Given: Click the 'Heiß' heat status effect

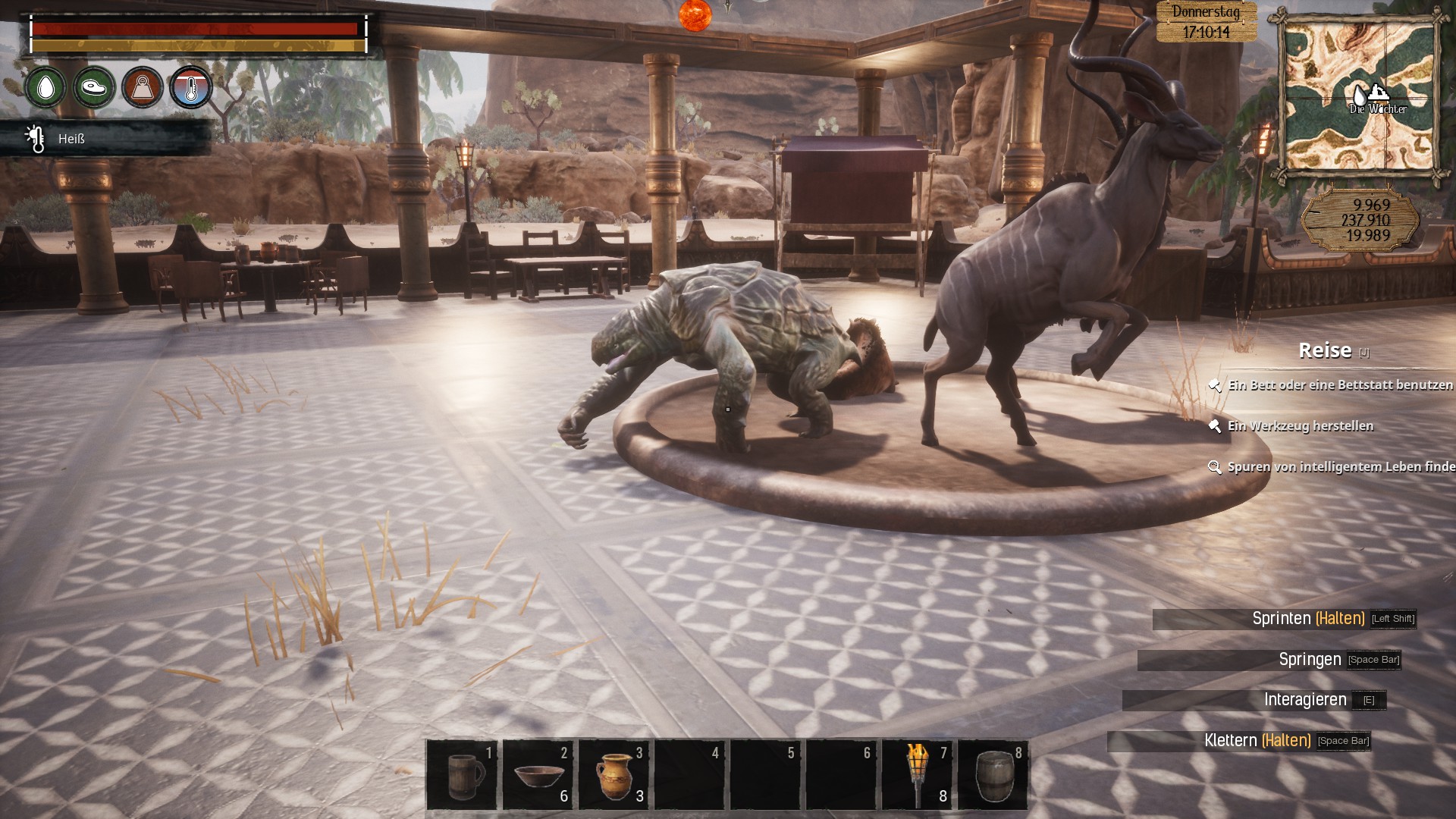Looking at the screenshot, I should coord(71,139).
